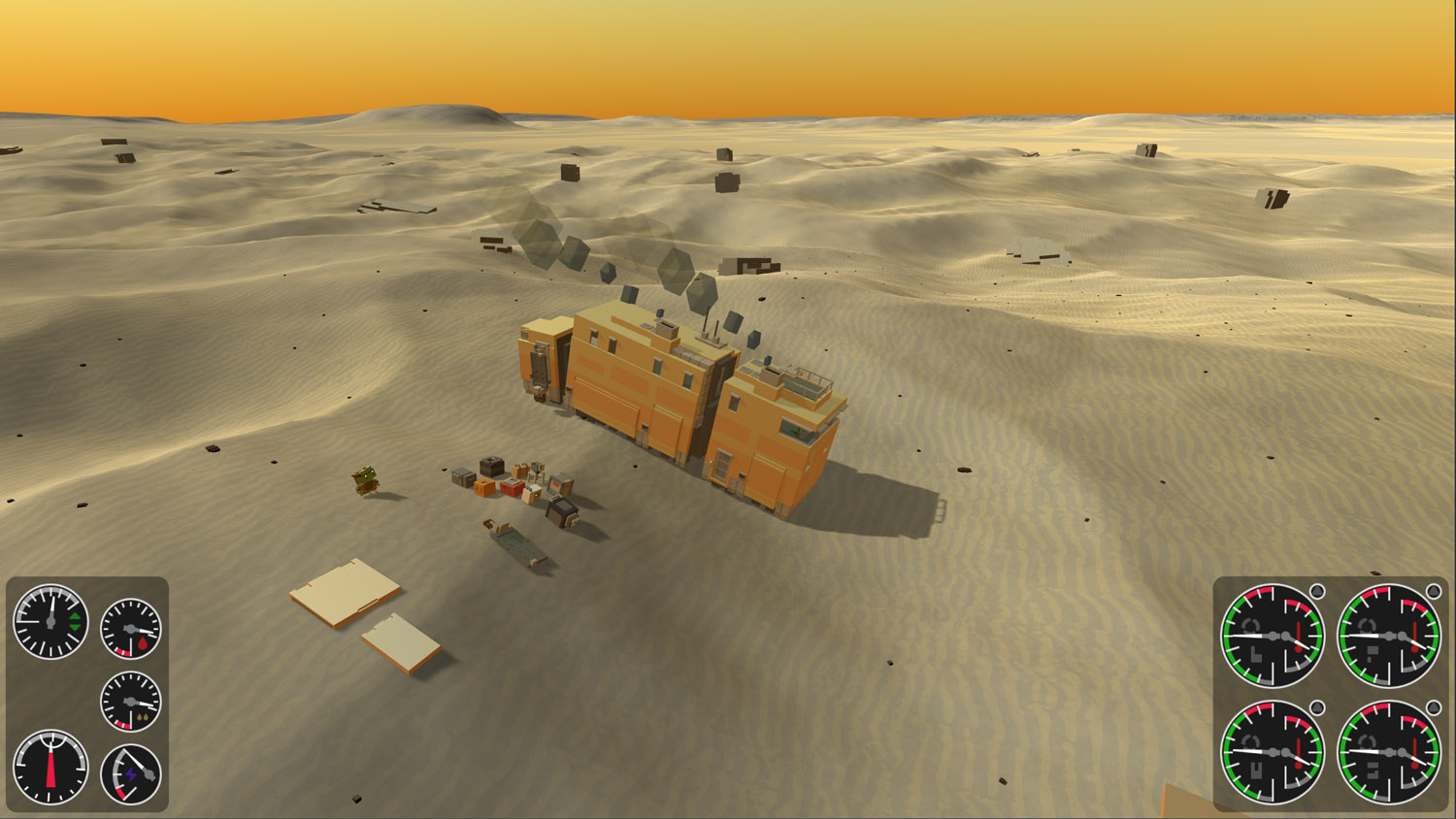
Task: Select the wooden sled lying on the dunes
Action: tap(515, 541)
